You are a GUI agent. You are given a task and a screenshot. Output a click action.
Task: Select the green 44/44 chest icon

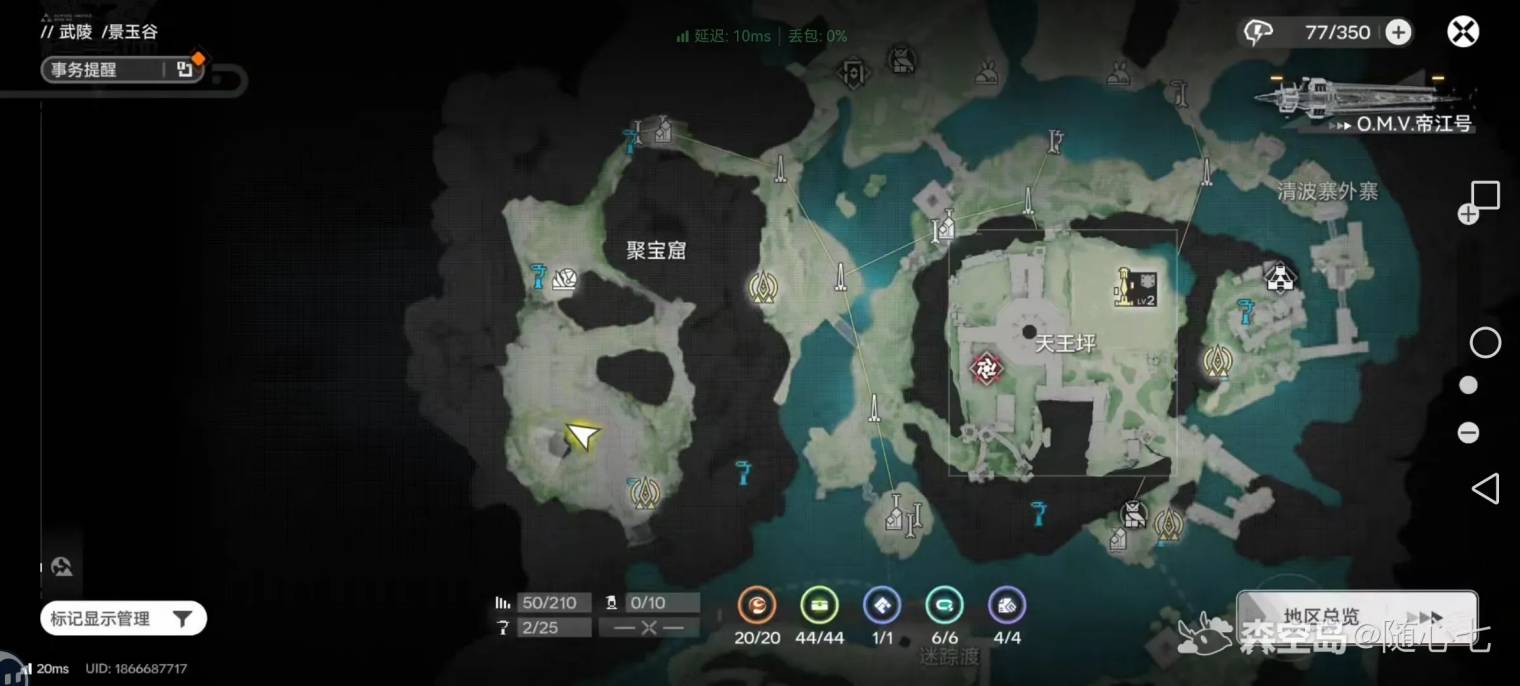tap(819, 605)
